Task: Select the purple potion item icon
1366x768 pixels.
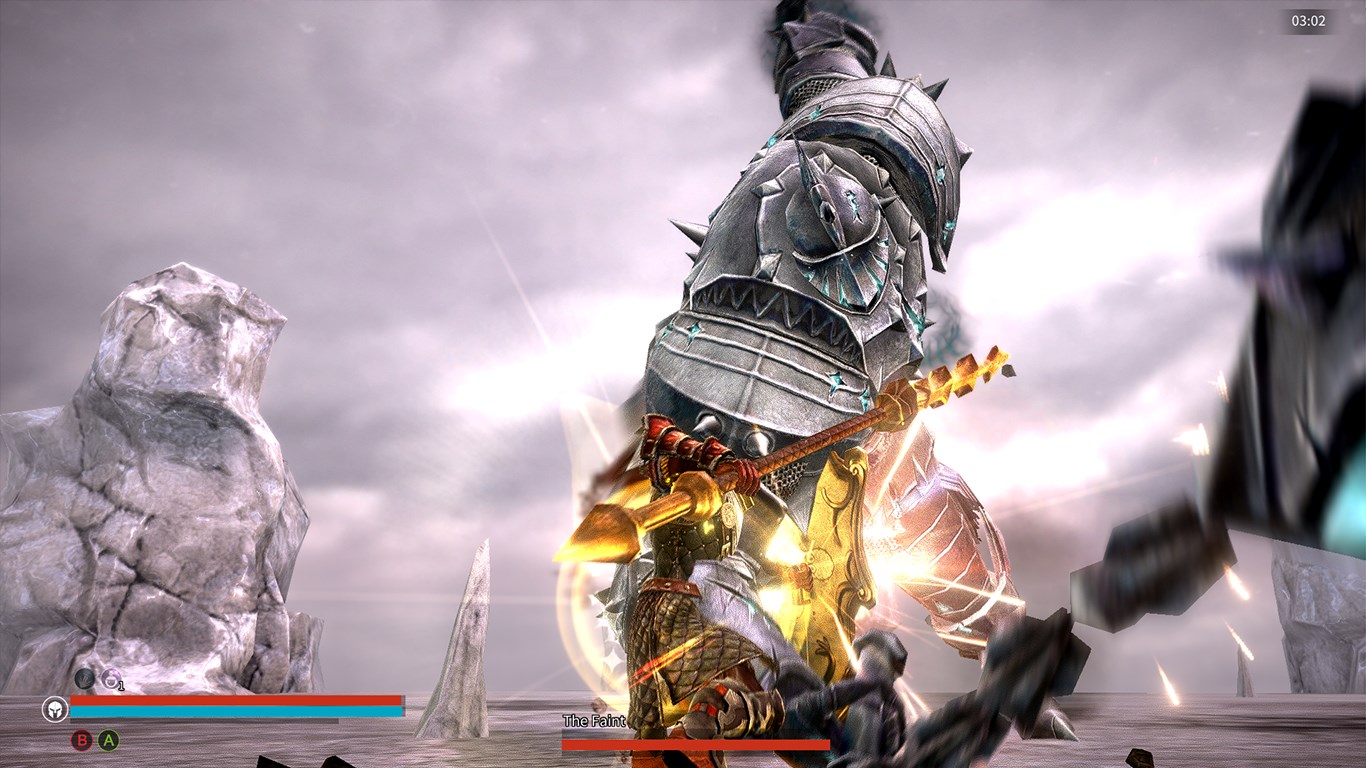Action: tap(110, 680)
